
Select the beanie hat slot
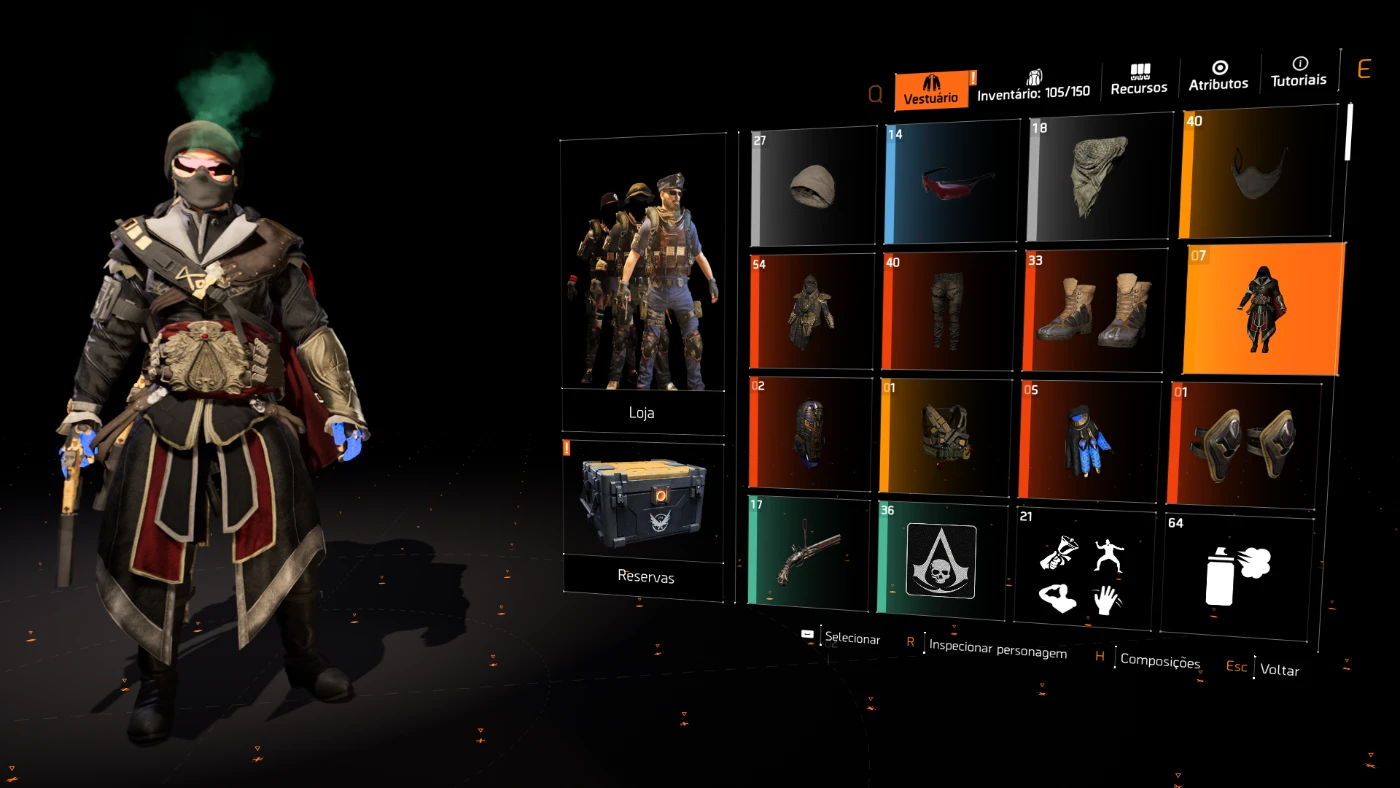pyautogui.click(x=813, y=187)
